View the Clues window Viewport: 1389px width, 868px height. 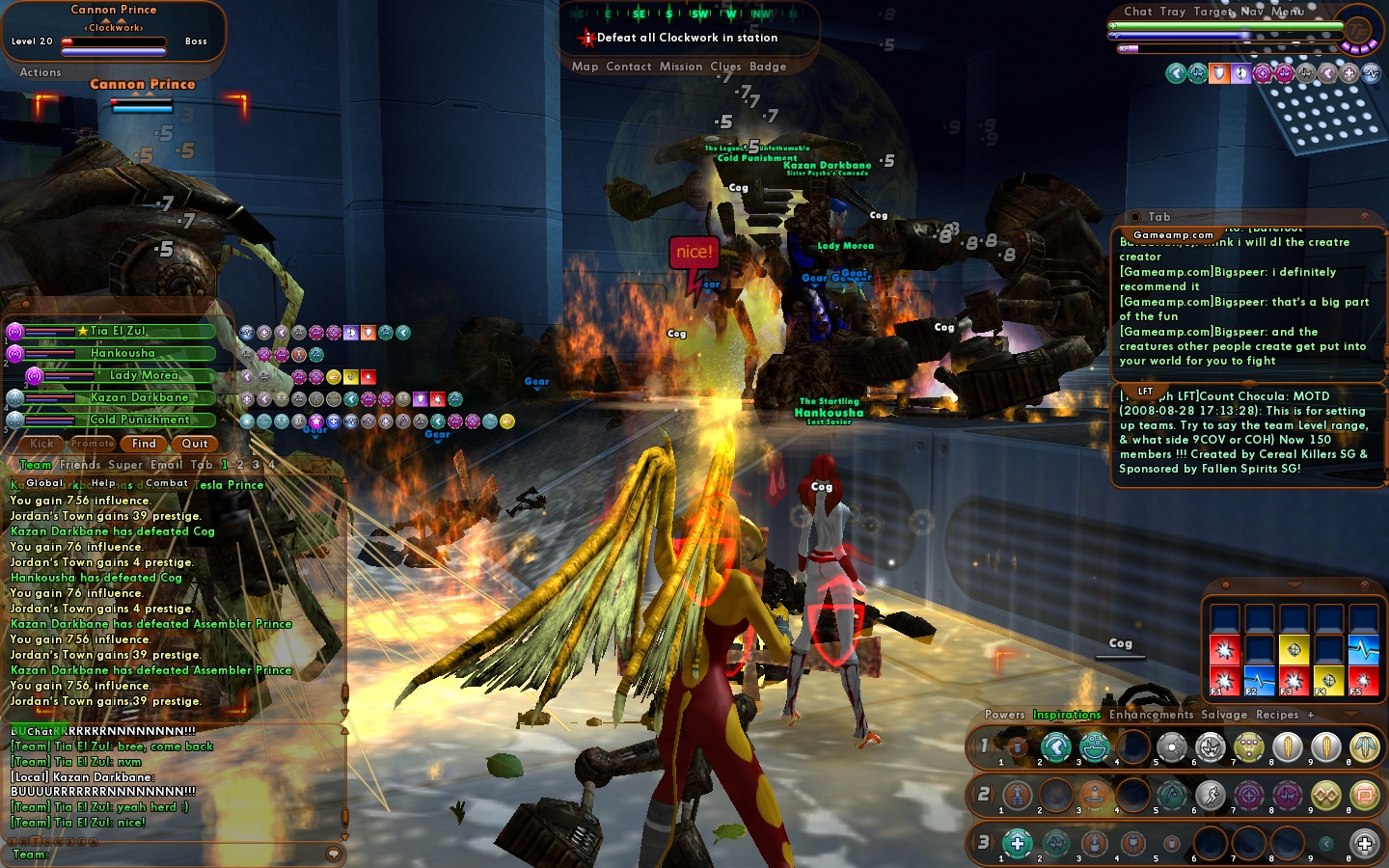tap(725, 67)
